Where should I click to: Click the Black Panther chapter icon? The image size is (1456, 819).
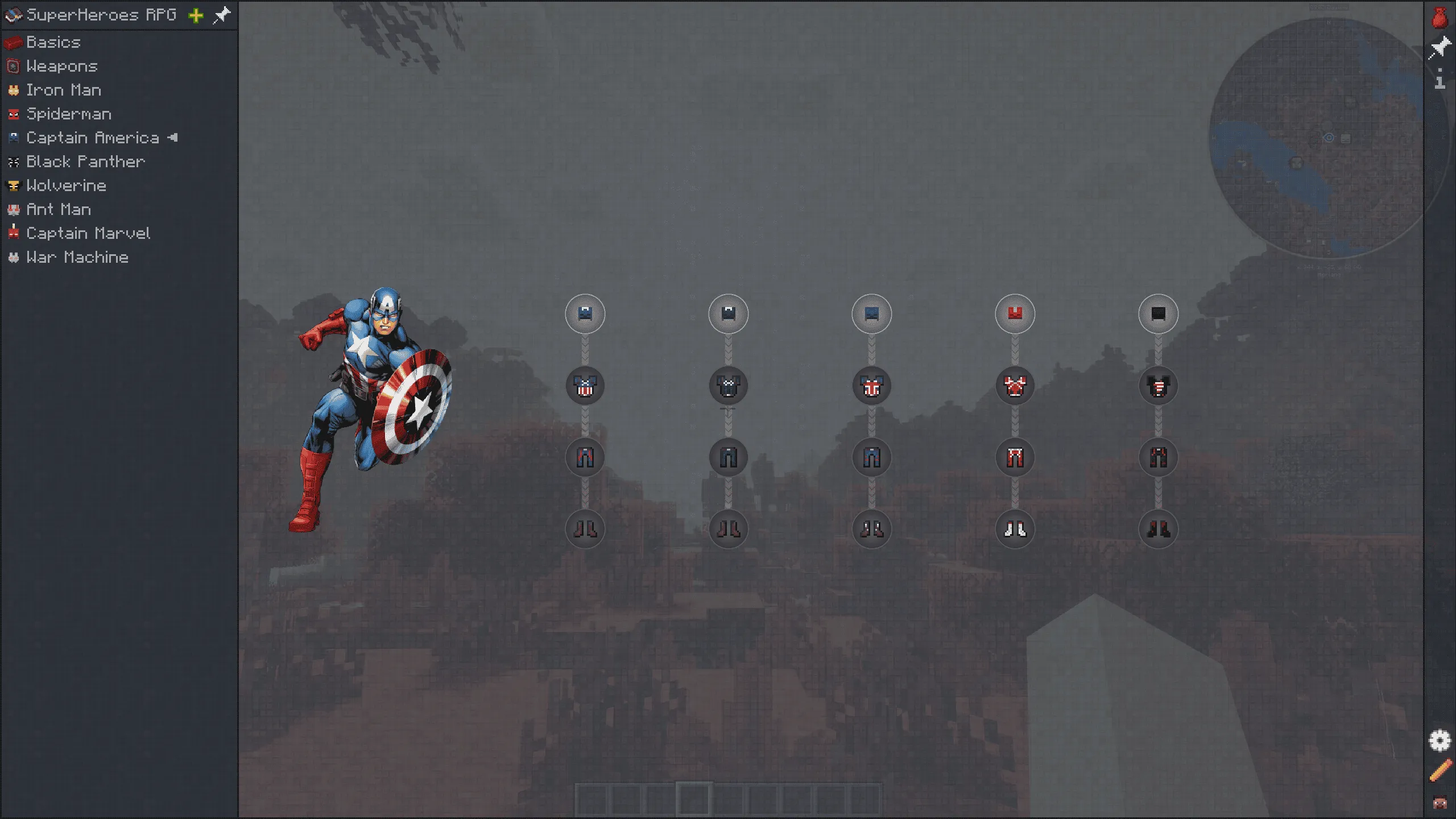pos(14,162)
